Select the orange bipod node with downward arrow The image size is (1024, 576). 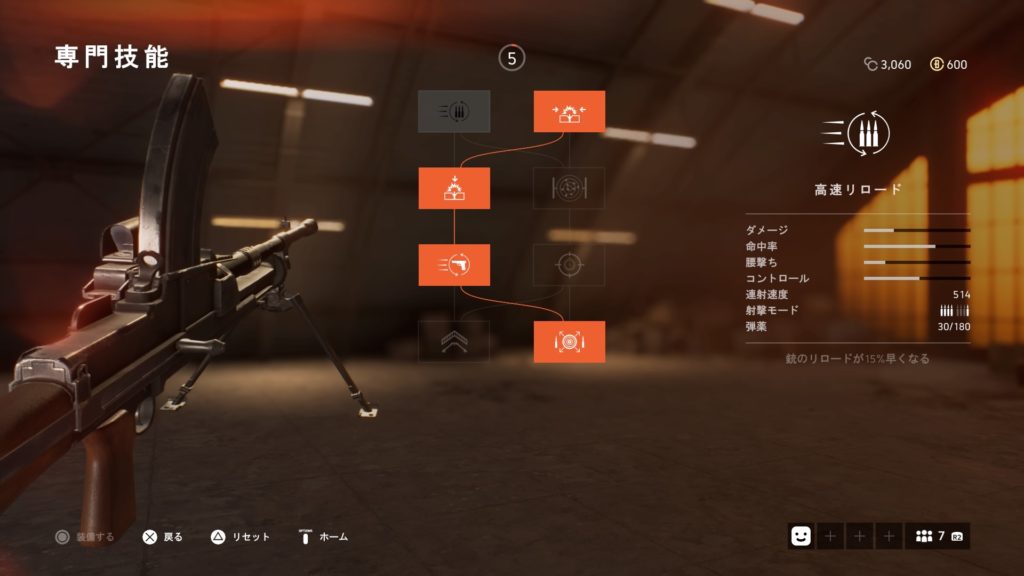click(454, 188)
